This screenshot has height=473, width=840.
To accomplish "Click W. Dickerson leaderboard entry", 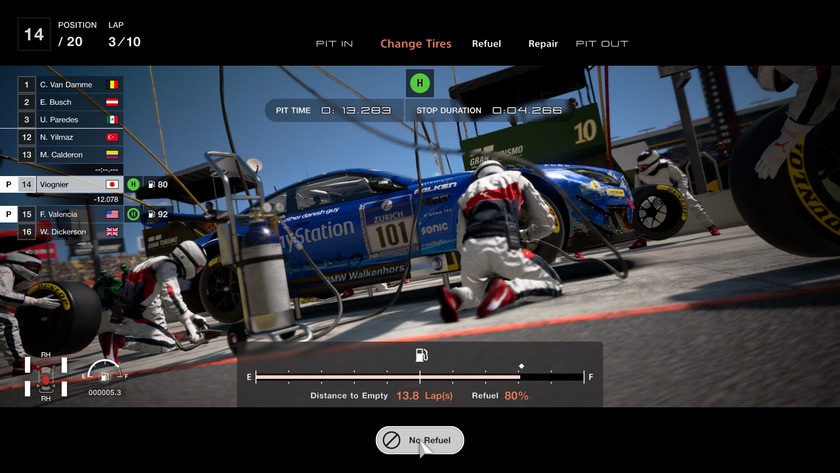I will 70,231.
